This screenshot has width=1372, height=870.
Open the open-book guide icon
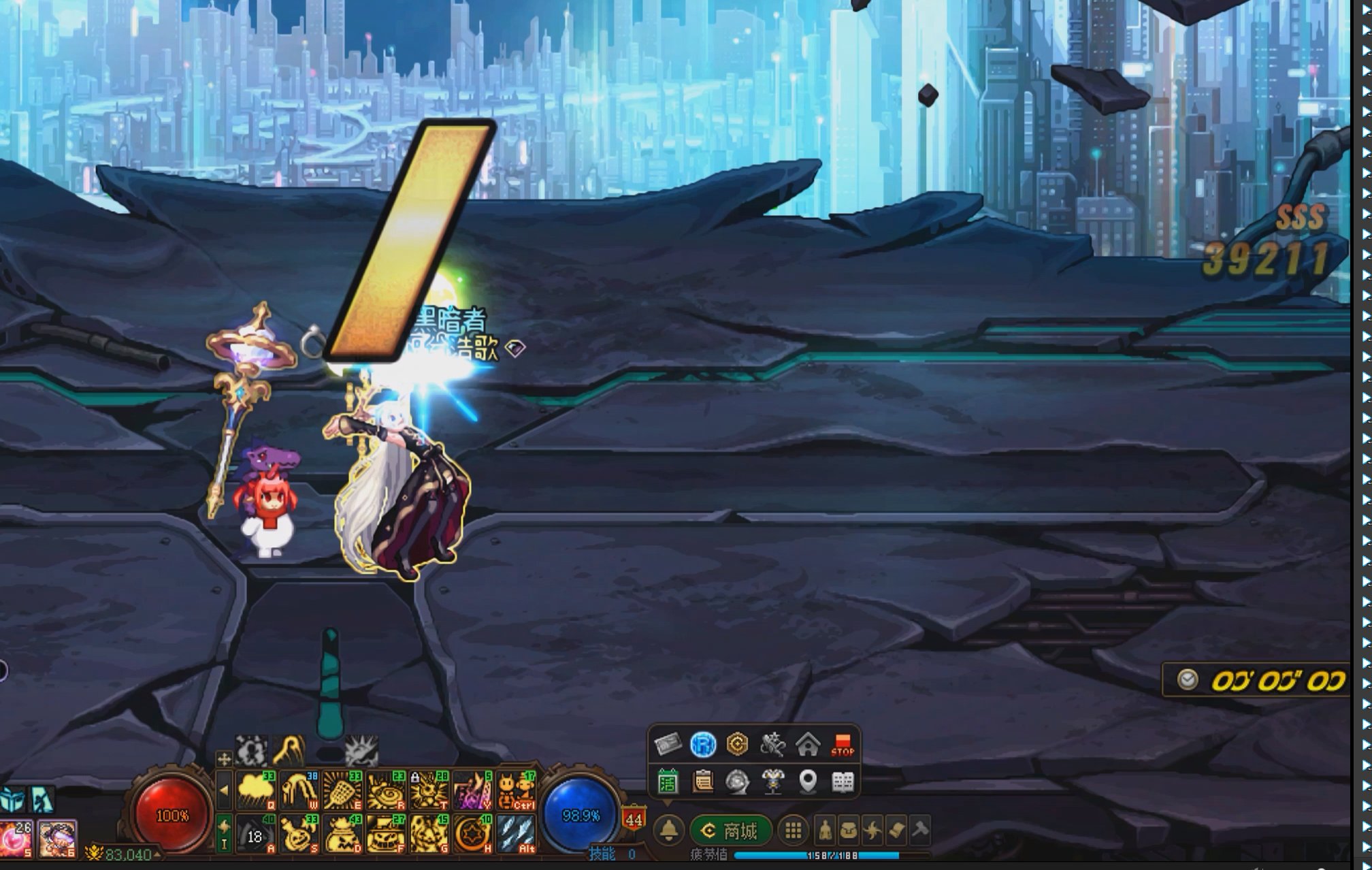(843, 782)
